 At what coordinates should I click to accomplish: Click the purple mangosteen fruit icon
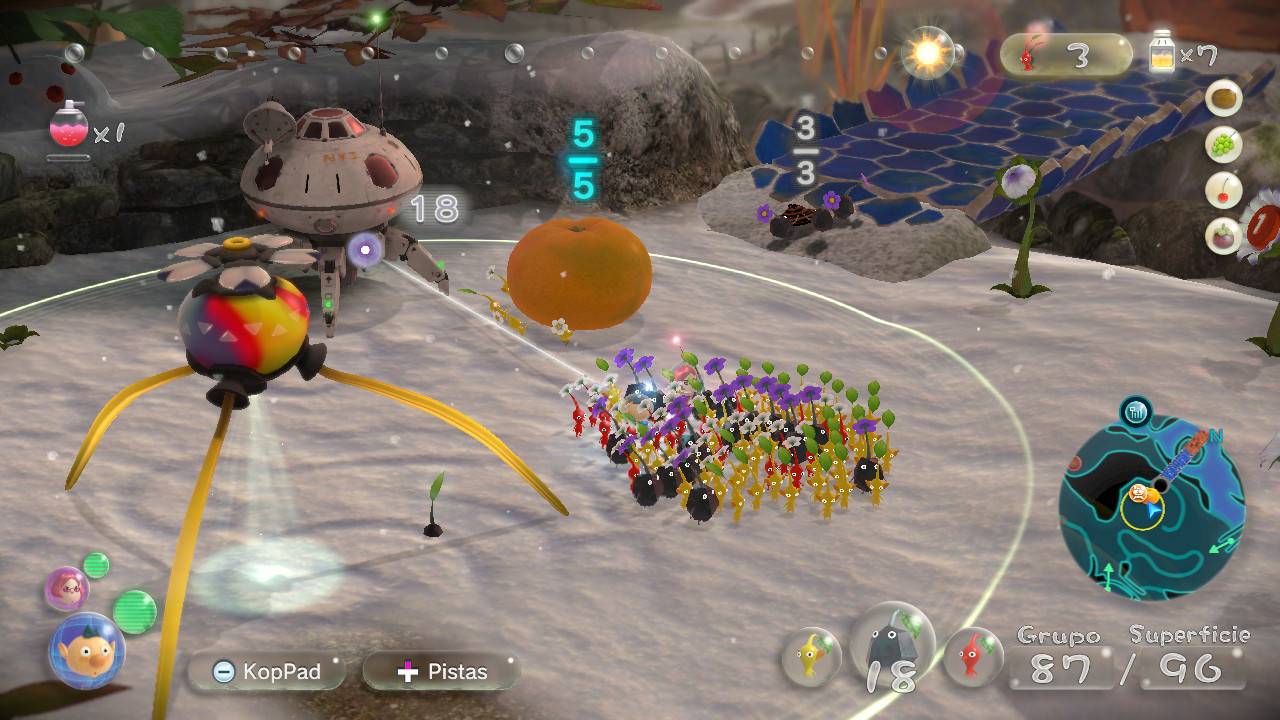[x=1223, y=236]
